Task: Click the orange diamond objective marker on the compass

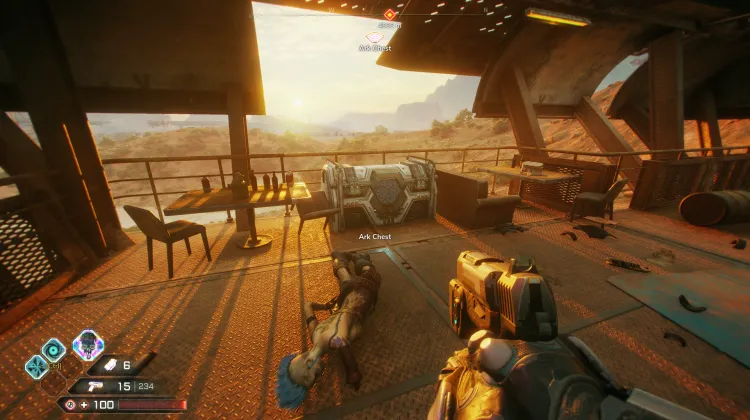Action: pyautogui.click(x=389, y=14)
